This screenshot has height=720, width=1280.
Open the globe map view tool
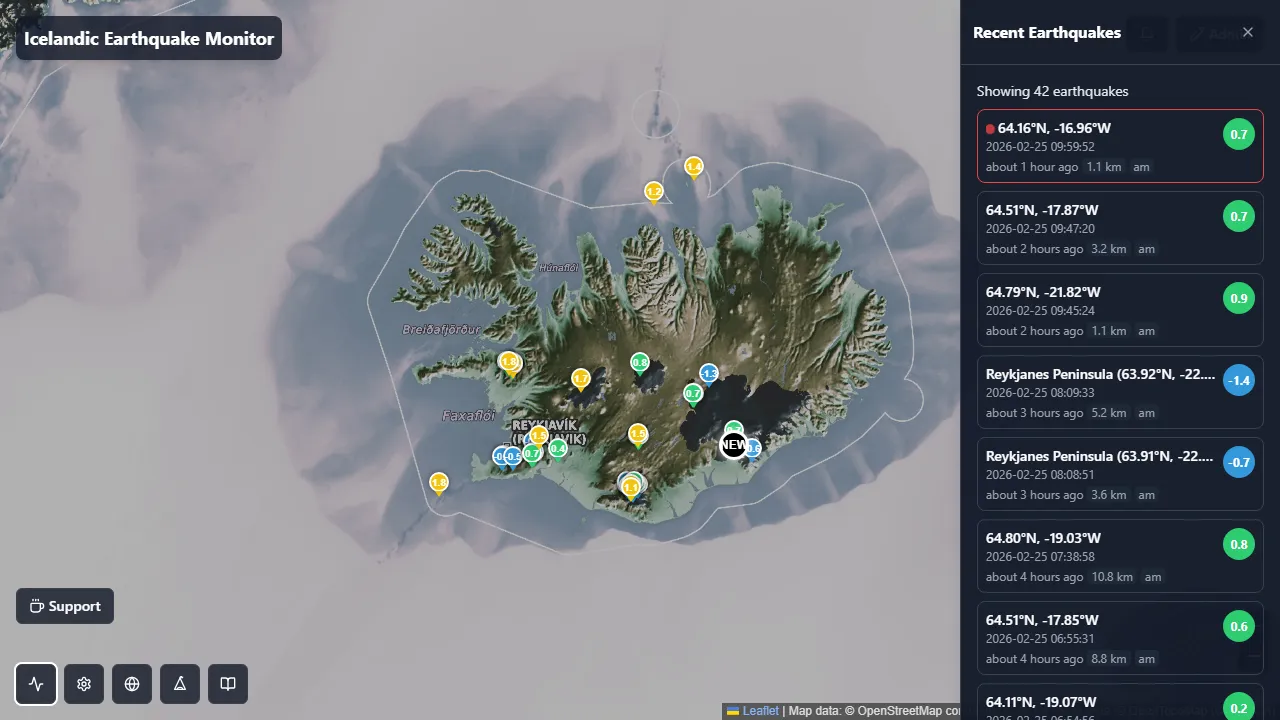click(x=131, y=684)
